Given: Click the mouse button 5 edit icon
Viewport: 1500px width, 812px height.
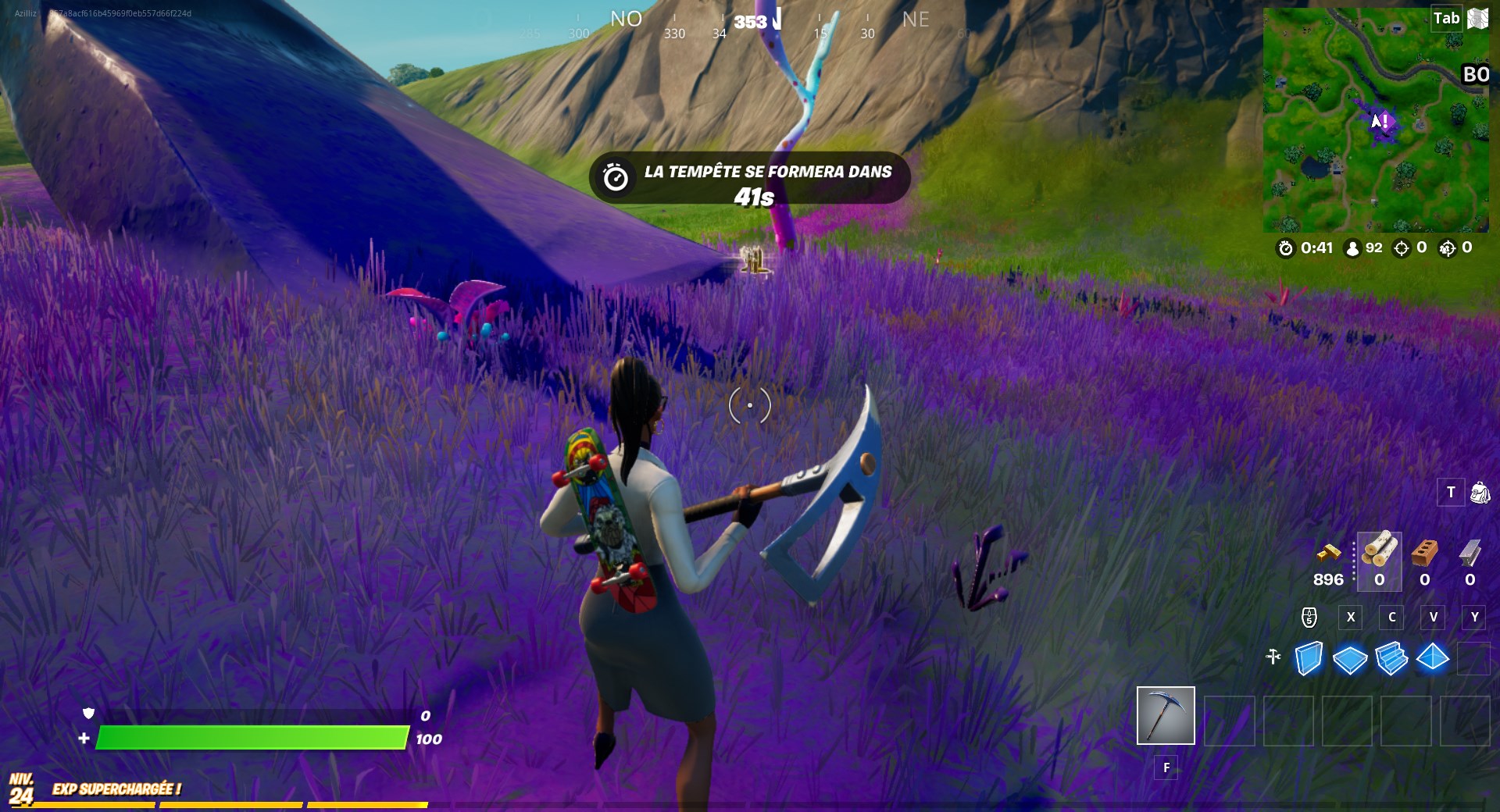Looking at the screenshot, I should click(1309, 617).
